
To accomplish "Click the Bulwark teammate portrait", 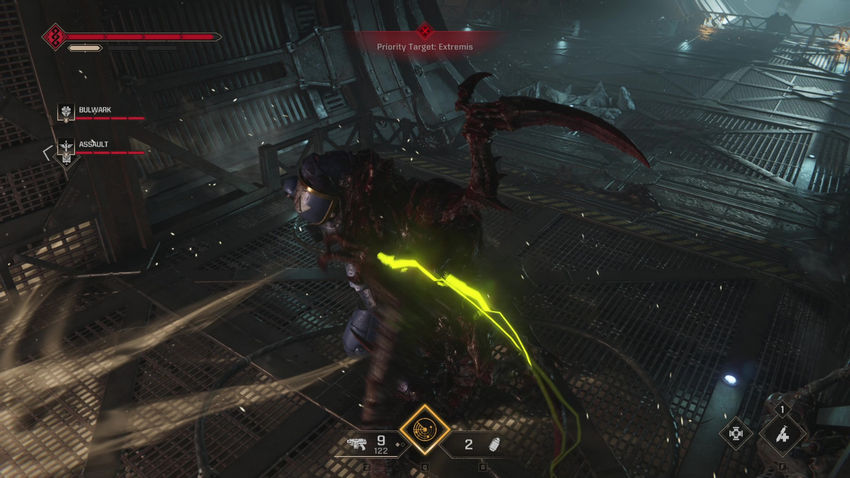I will [x=66, y=115].
